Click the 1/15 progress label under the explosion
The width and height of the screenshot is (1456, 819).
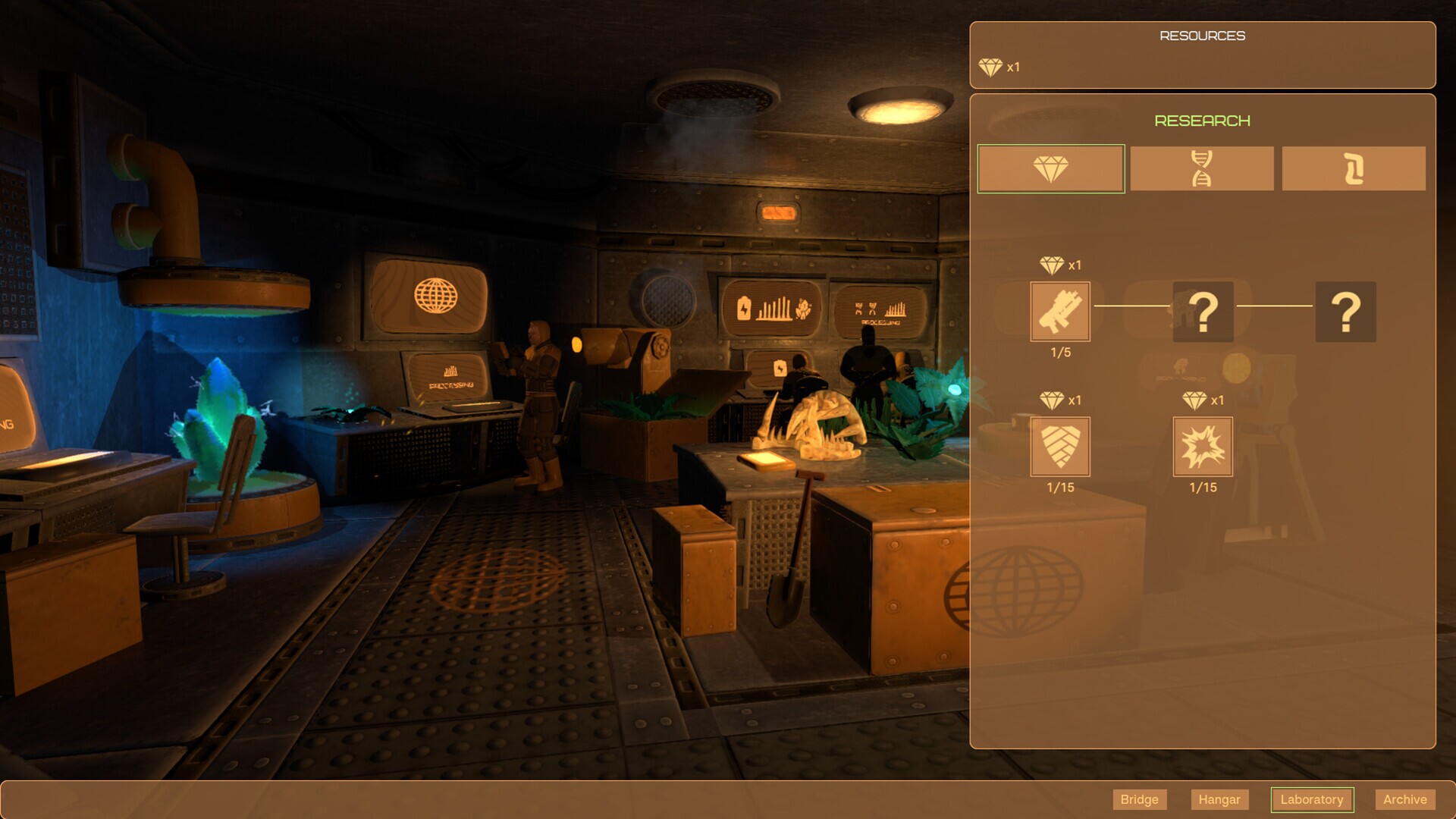1202,488
